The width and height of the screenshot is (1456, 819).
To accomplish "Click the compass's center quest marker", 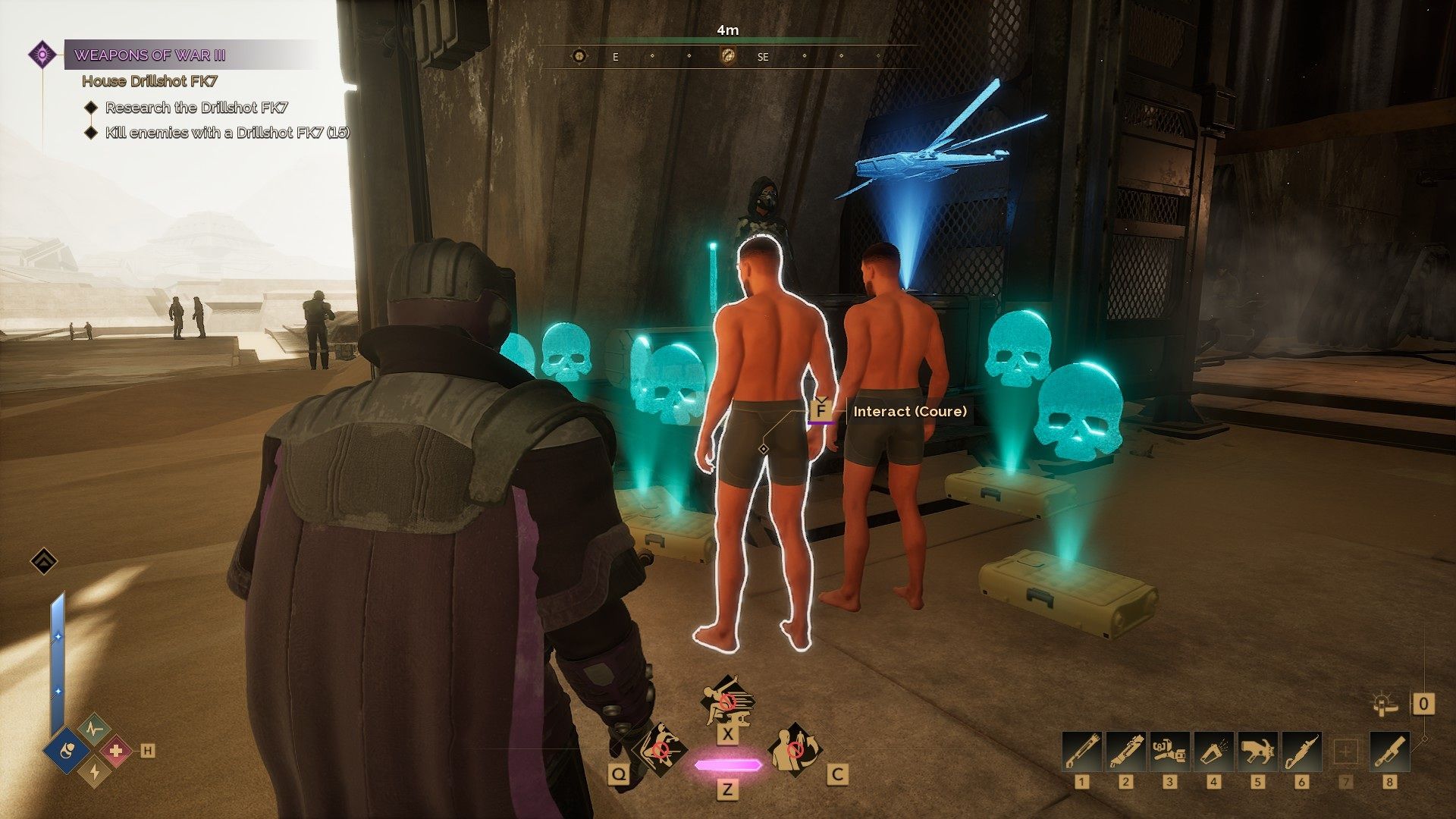I will point(727,55).
